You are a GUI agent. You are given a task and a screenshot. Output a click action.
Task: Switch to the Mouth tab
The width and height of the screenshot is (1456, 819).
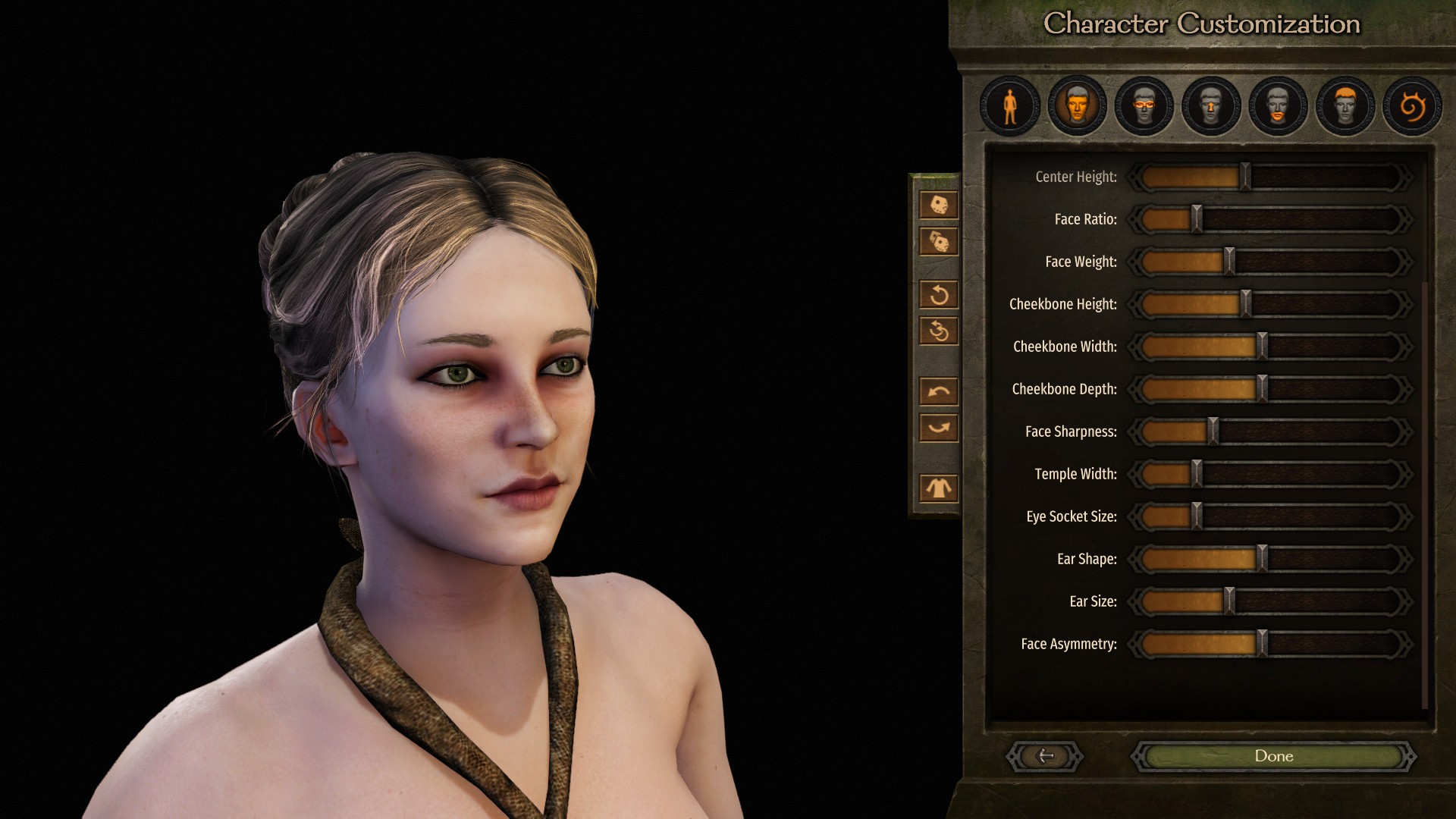pyautogui.click(x=1278, y=106)
